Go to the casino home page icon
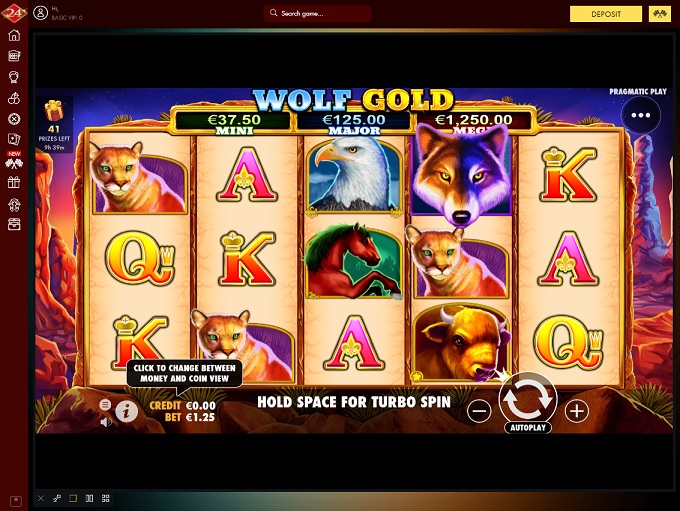 (x=14, y=36)
